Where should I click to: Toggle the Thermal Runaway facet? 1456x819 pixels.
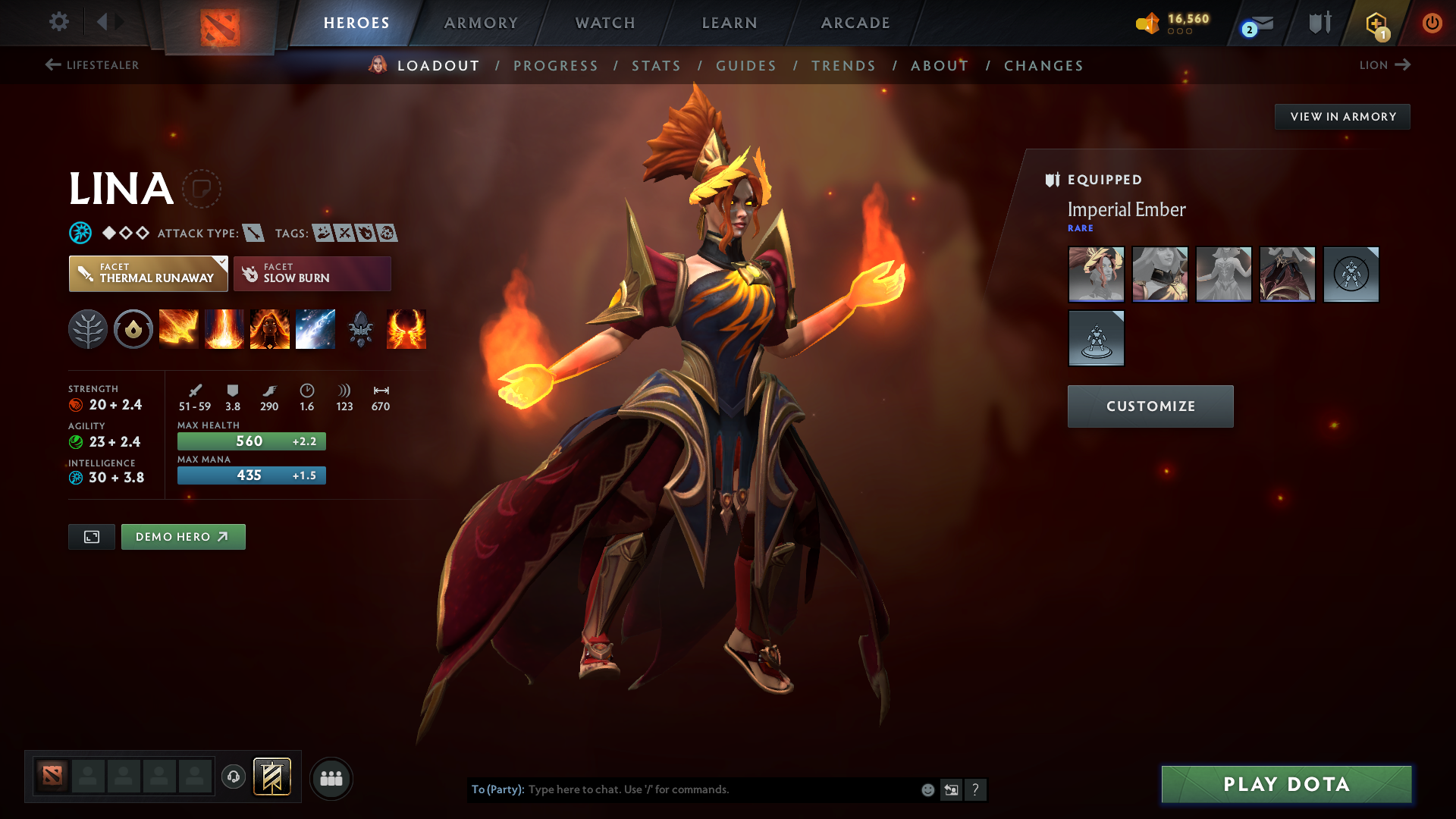click(x=148, y=274)
